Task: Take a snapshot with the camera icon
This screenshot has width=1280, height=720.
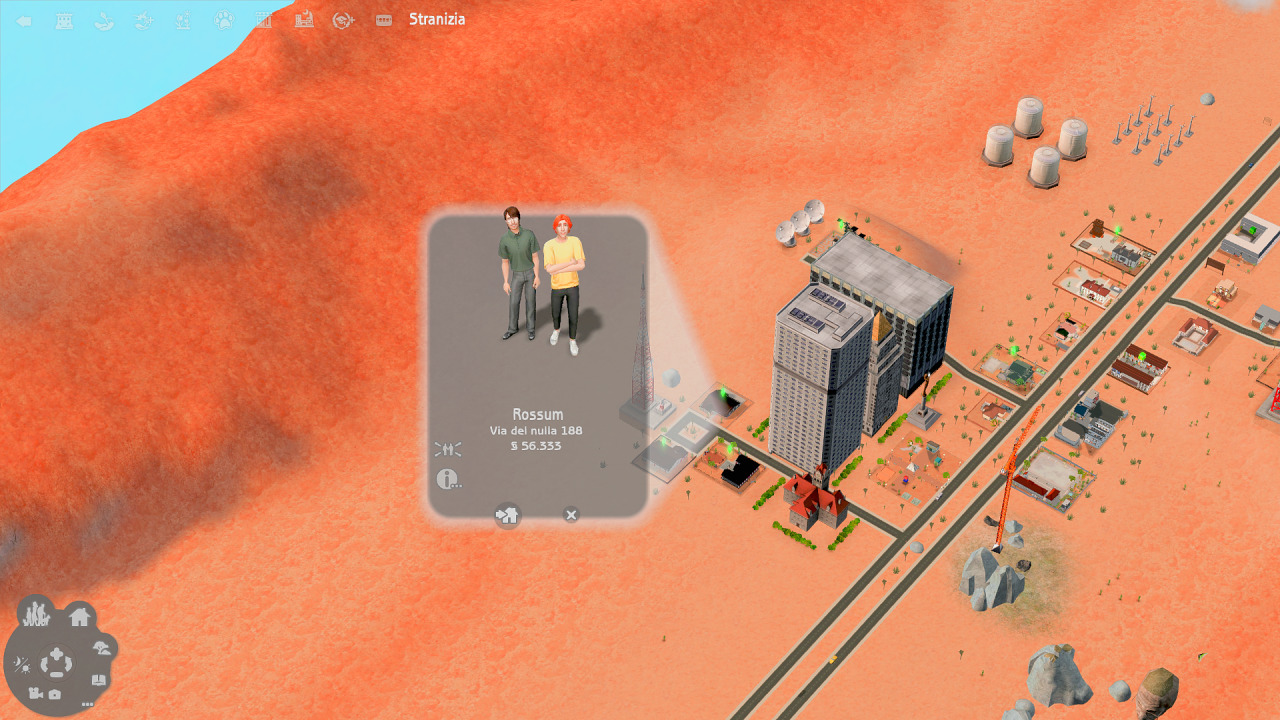Action: click(x=55, y=694)
